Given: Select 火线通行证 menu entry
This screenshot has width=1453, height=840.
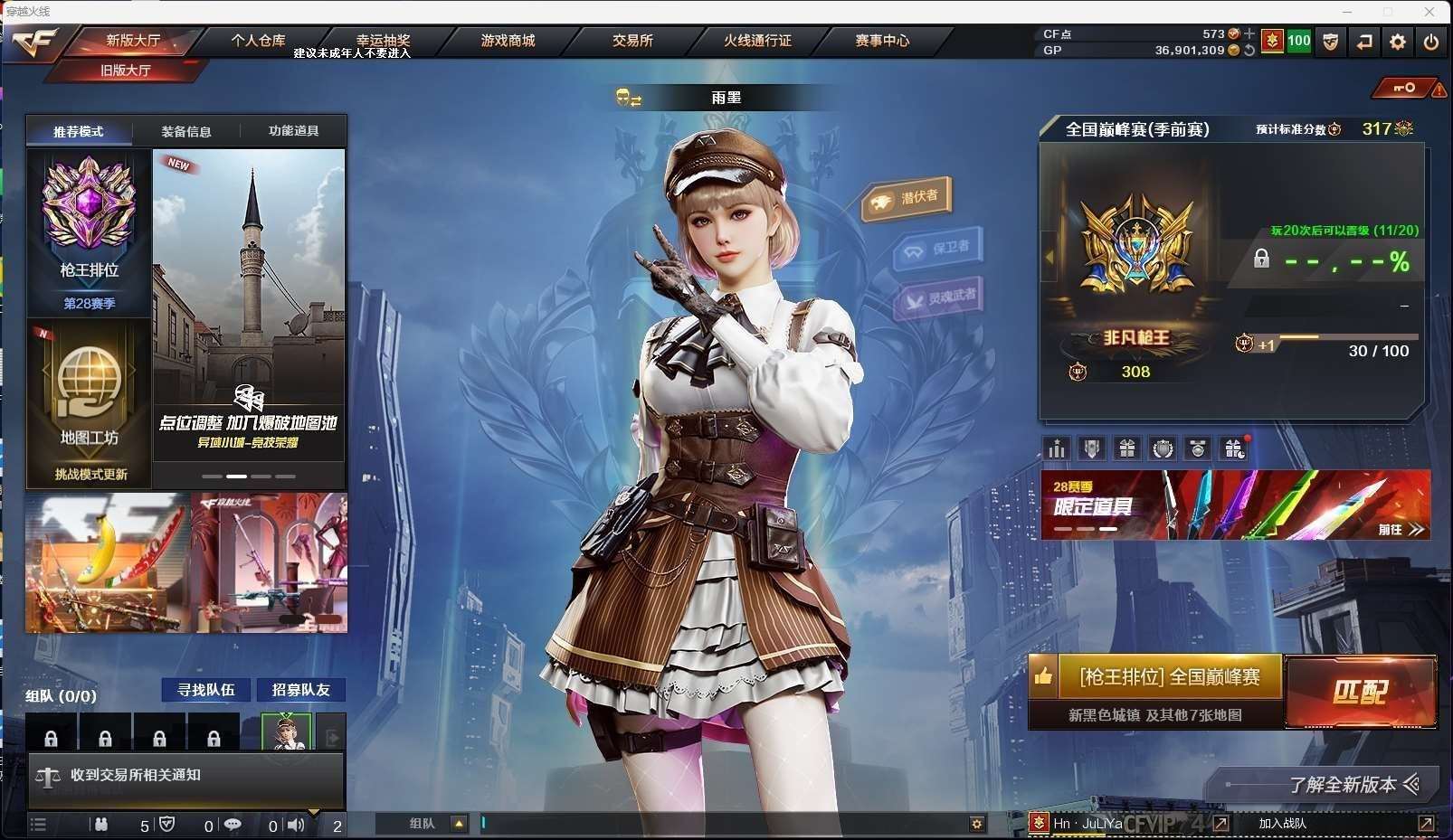Looking at the screenshot, I should pos(757,41).
